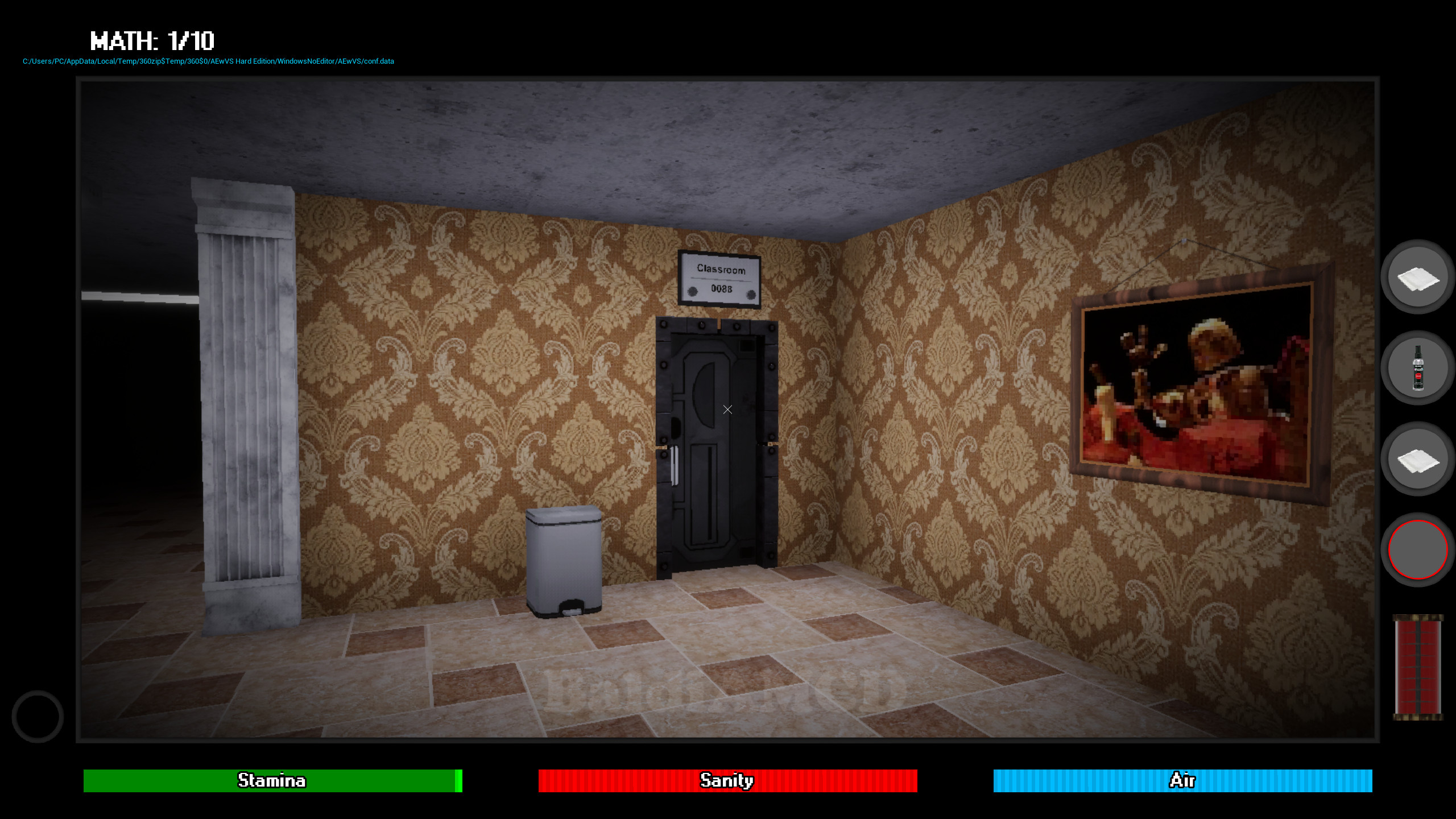The height and width of the screenshot is (819, 1456).
Task: Click the Air bar
Action: (1183, 781)
